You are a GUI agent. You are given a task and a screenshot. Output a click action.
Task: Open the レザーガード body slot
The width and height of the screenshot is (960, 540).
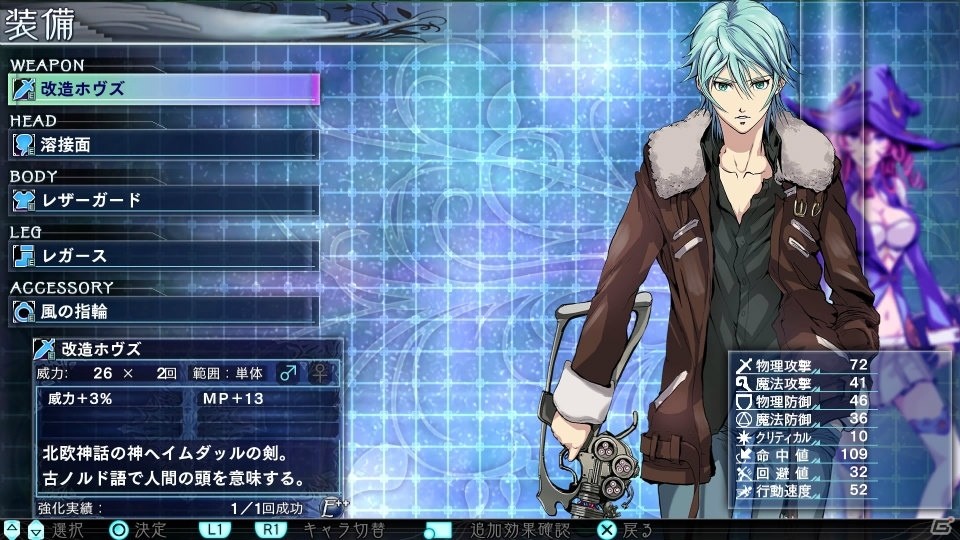(163, 200)
